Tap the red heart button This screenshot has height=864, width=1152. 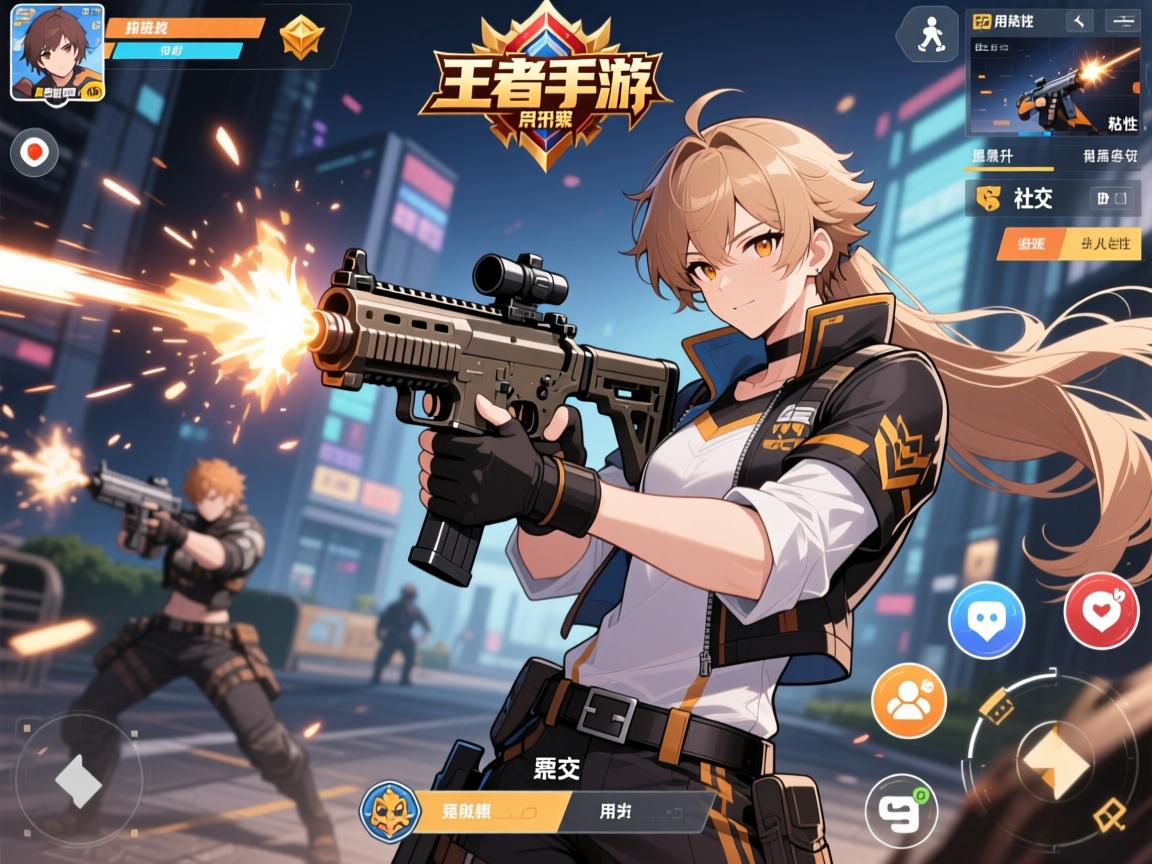tap(1101, 611)
